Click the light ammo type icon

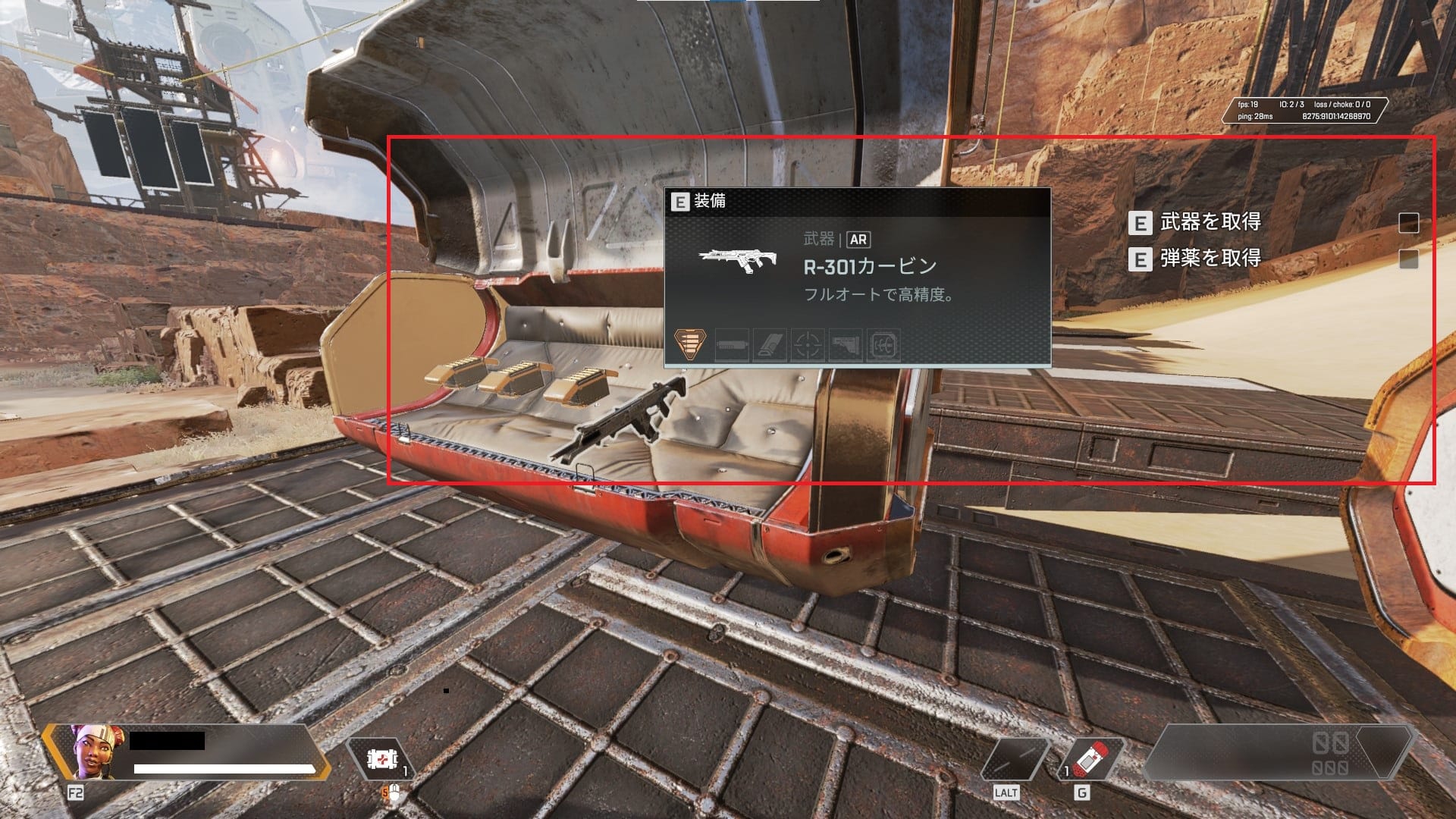coord(690,344)
